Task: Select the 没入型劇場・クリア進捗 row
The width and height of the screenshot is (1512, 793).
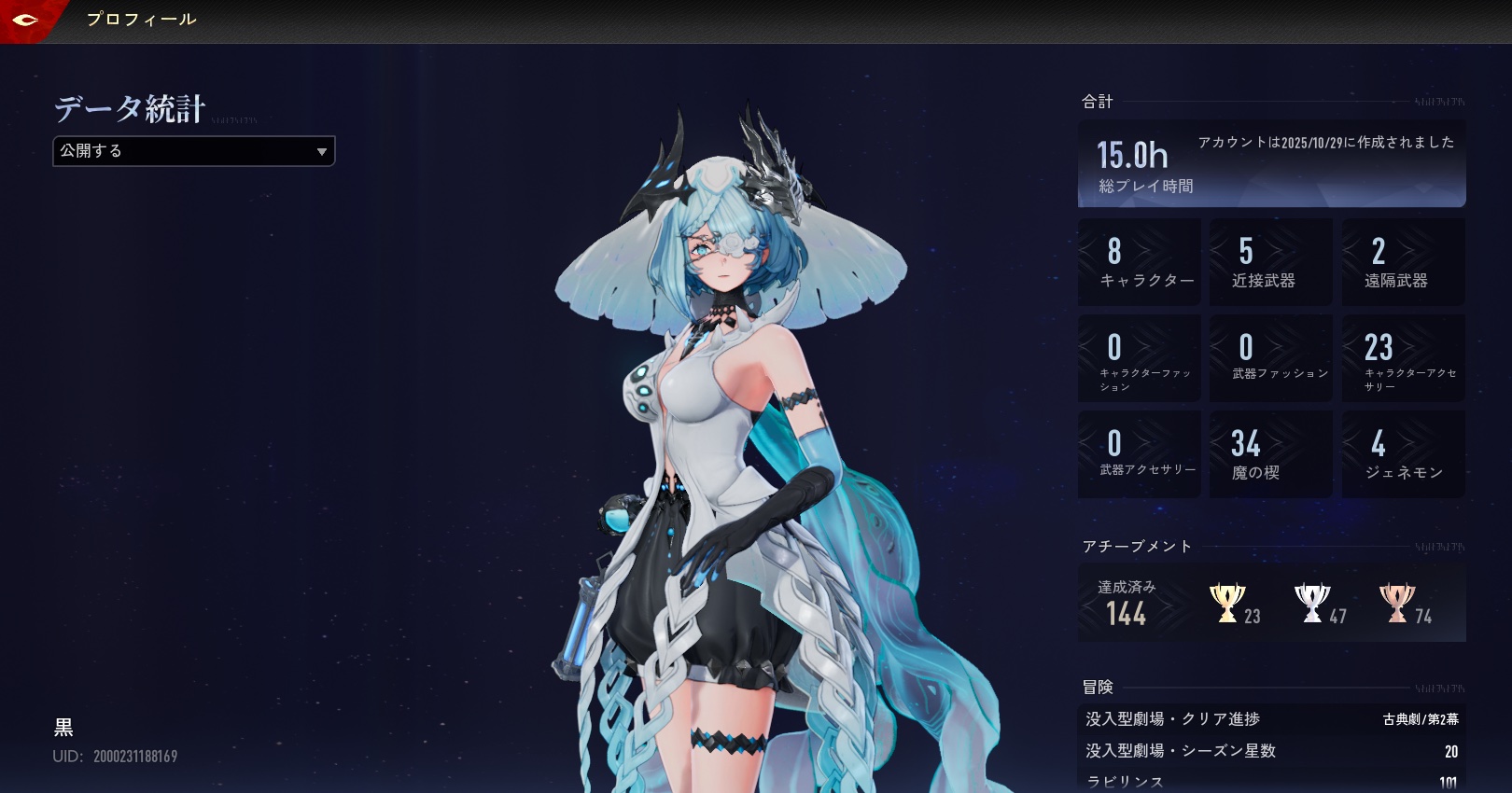Action: (x=1271, y=719)
